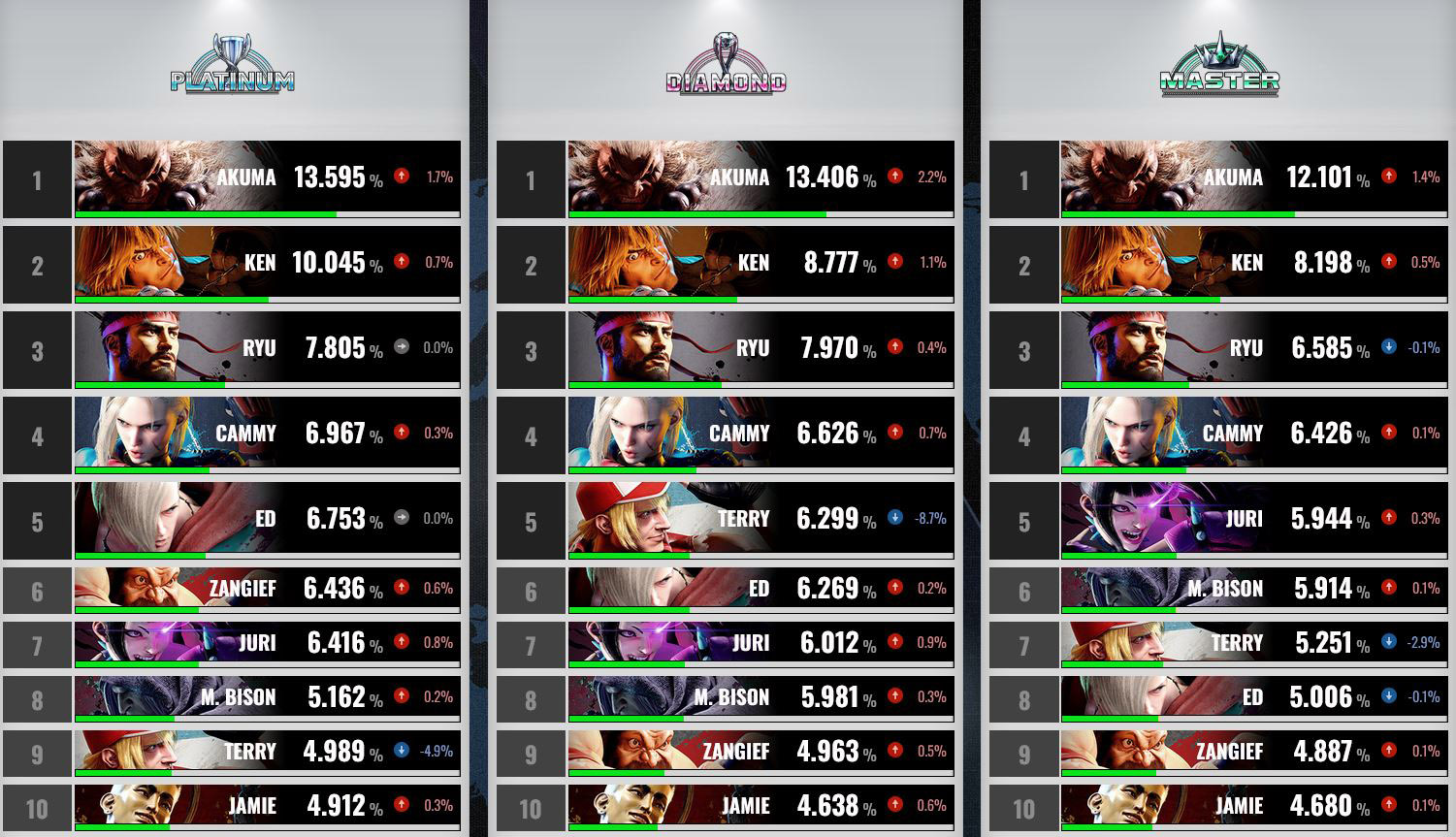Toggle the up-trend indicator on Jamie's Diamond row
1456x837 pixels.
coord(893,805)
